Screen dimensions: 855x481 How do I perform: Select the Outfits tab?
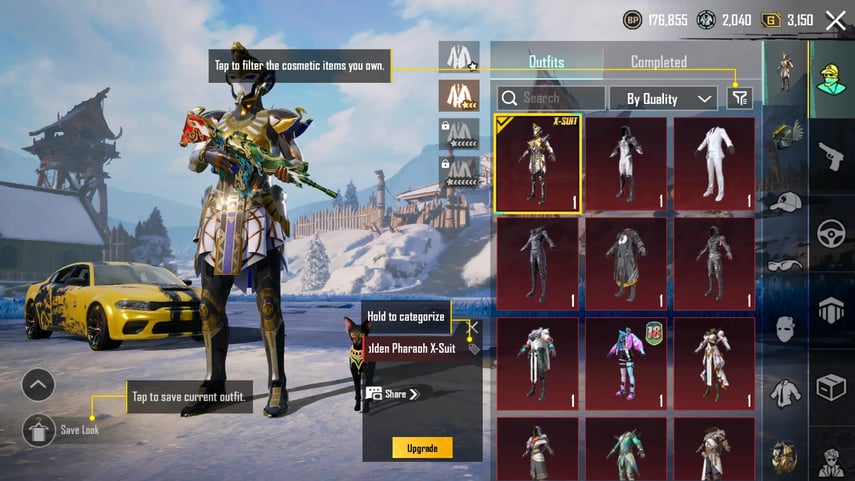546,62
